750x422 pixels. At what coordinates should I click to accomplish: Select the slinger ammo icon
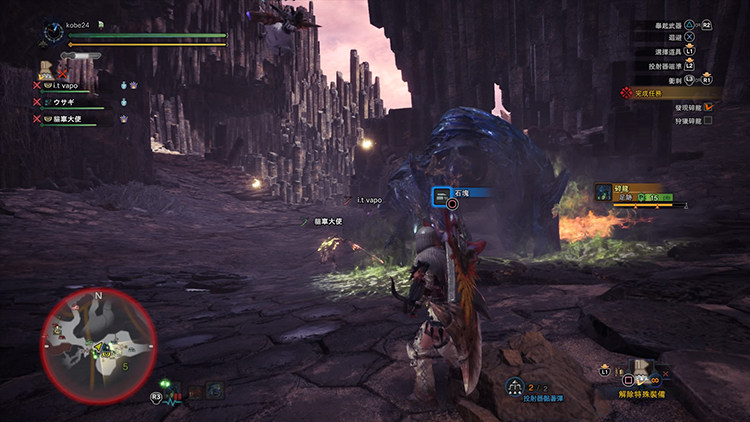(514, 386)
